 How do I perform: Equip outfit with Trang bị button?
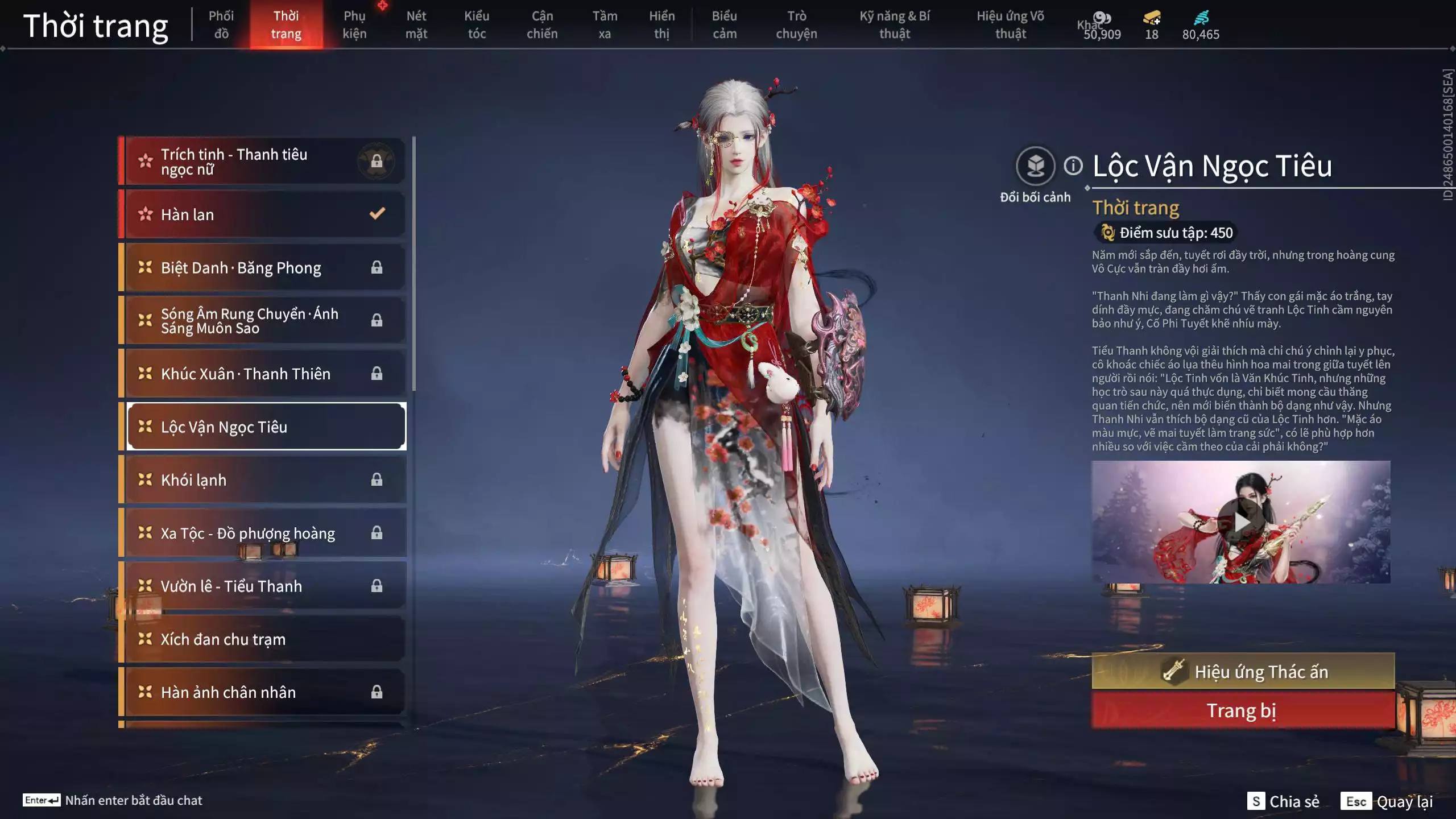tap(1243, 710)
